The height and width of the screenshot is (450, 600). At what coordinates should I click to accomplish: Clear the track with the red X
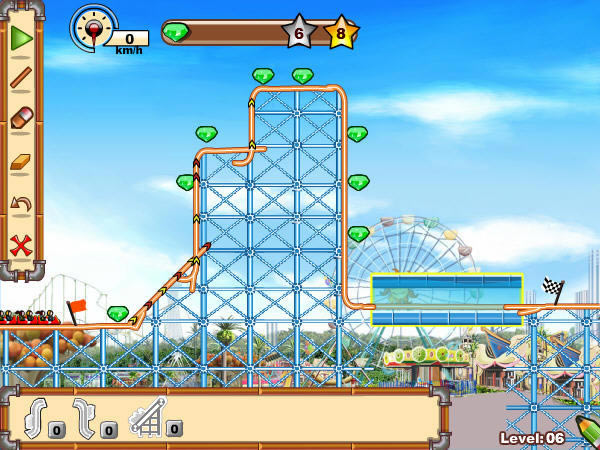[21, 246]
